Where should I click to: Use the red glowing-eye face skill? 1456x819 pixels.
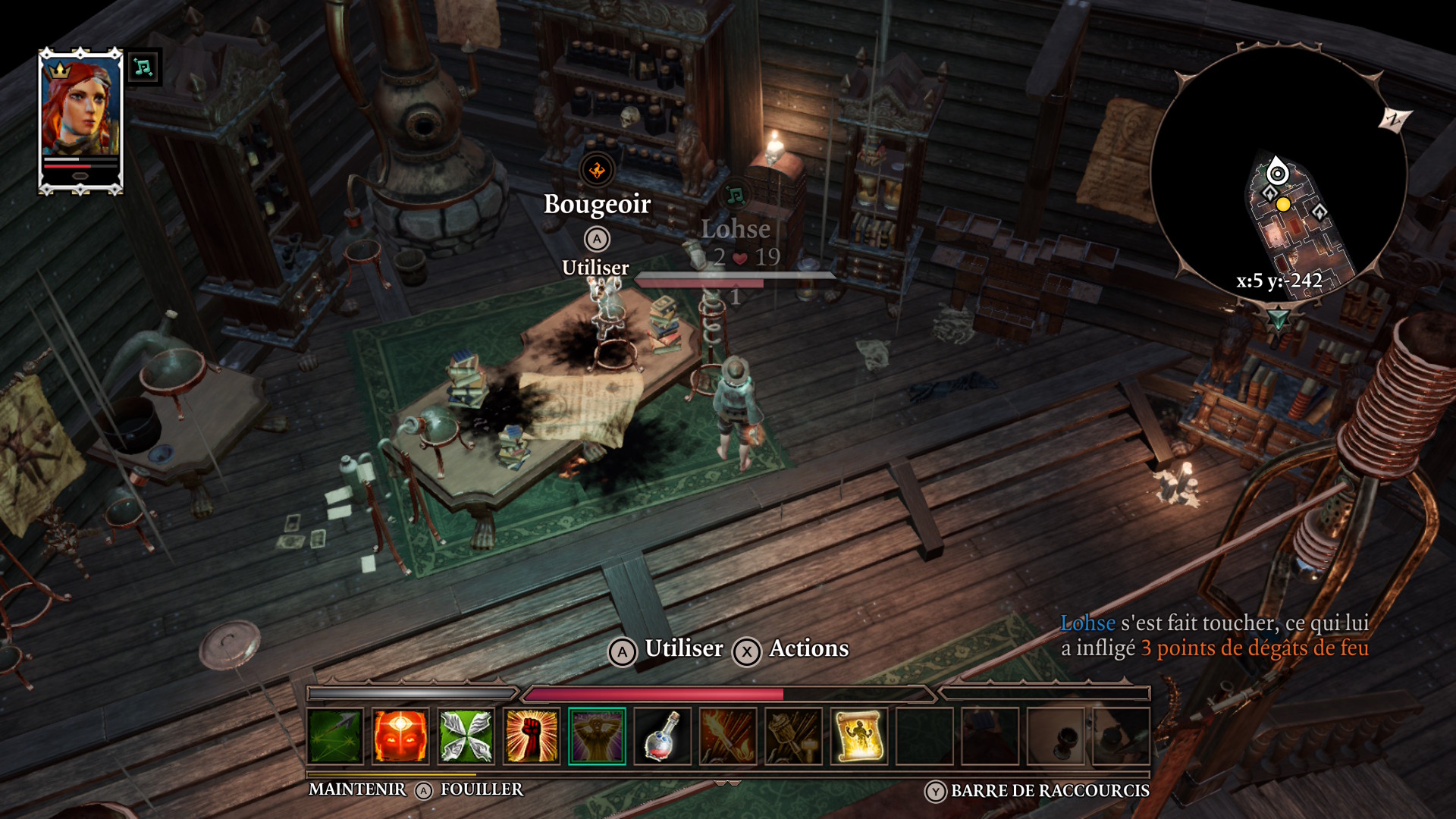(400, 736)
